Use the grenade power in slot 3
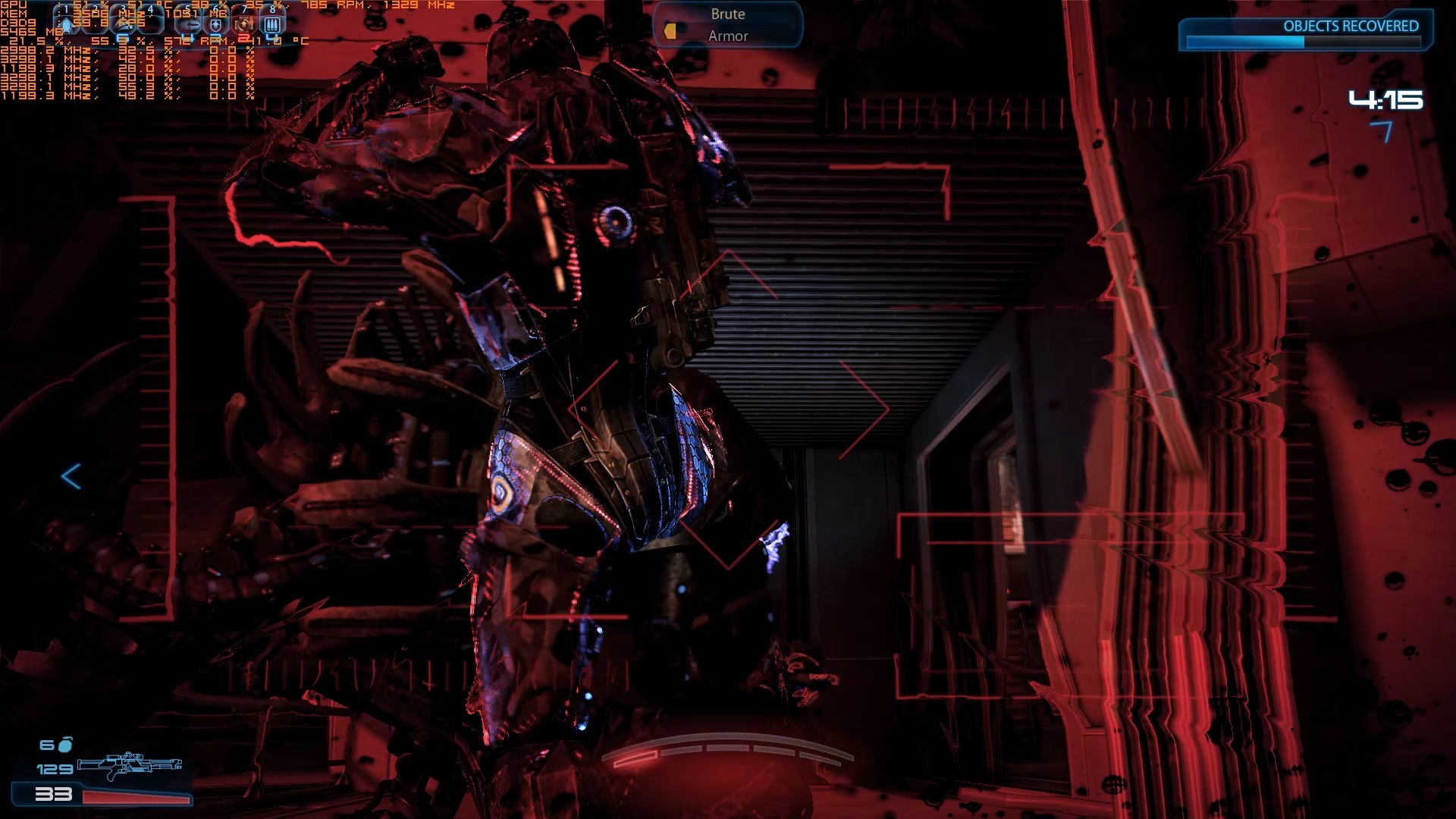Viewport: 1456px width, 819px height. pos(124,24)
